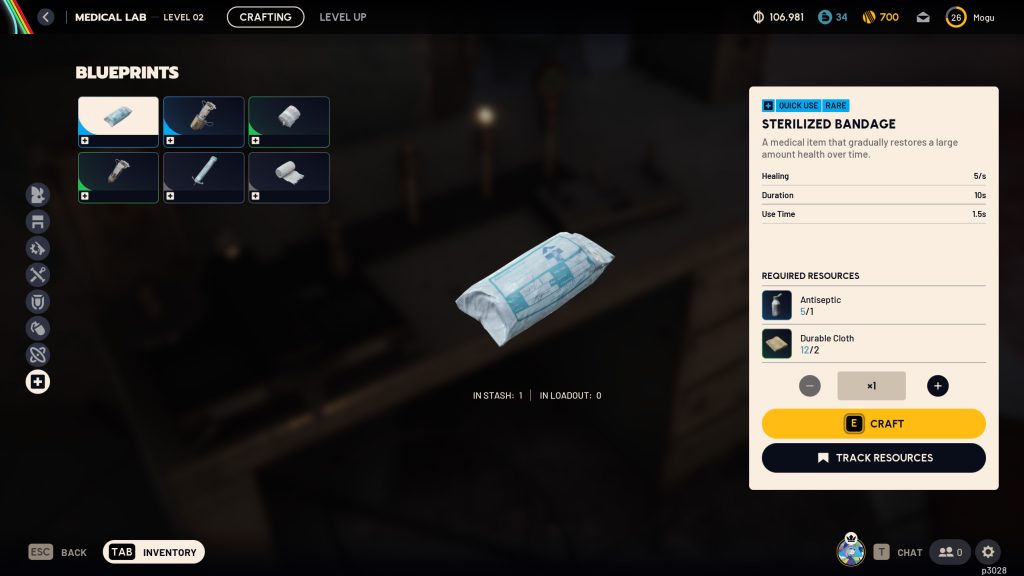Choose the grey syringe blueprint

203,177
